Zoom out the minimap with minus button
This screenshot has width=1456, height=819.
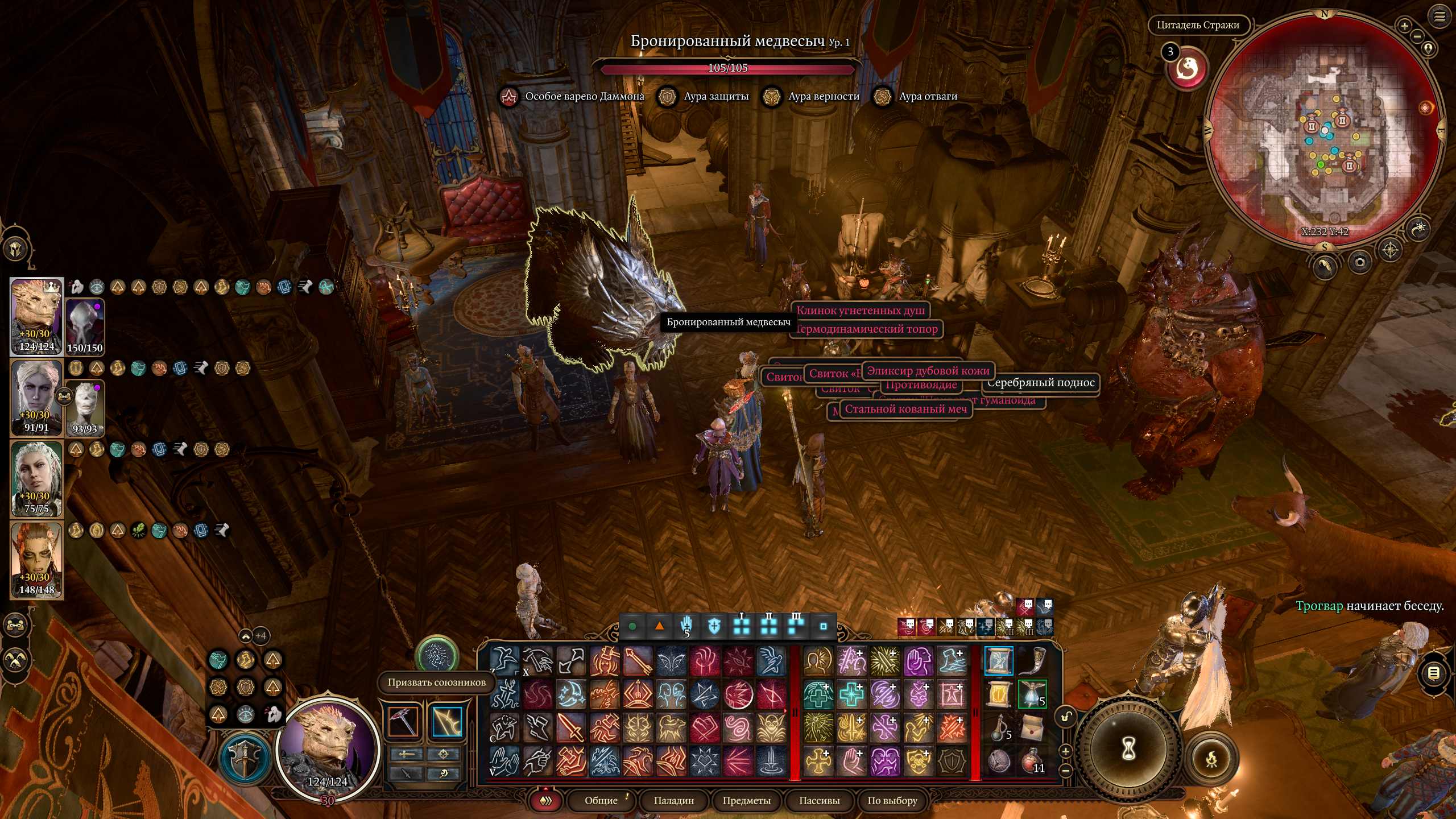[1417, 37]
